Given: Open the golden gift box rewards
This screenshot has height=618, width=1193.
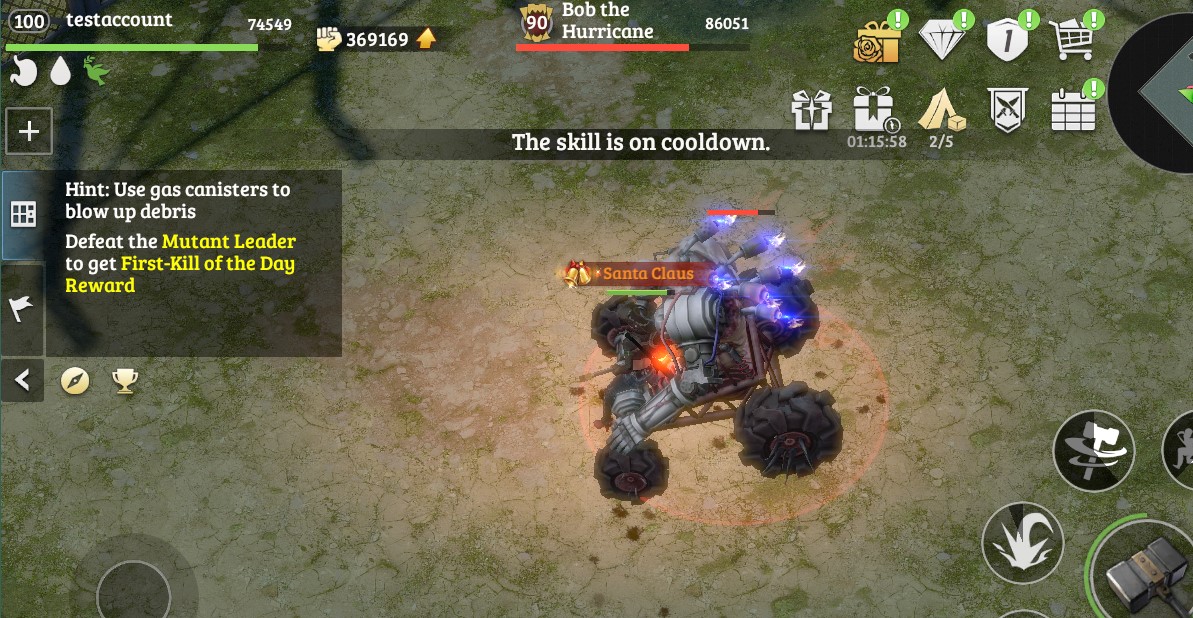Looking at the screenshot, I should click(877, 41).
